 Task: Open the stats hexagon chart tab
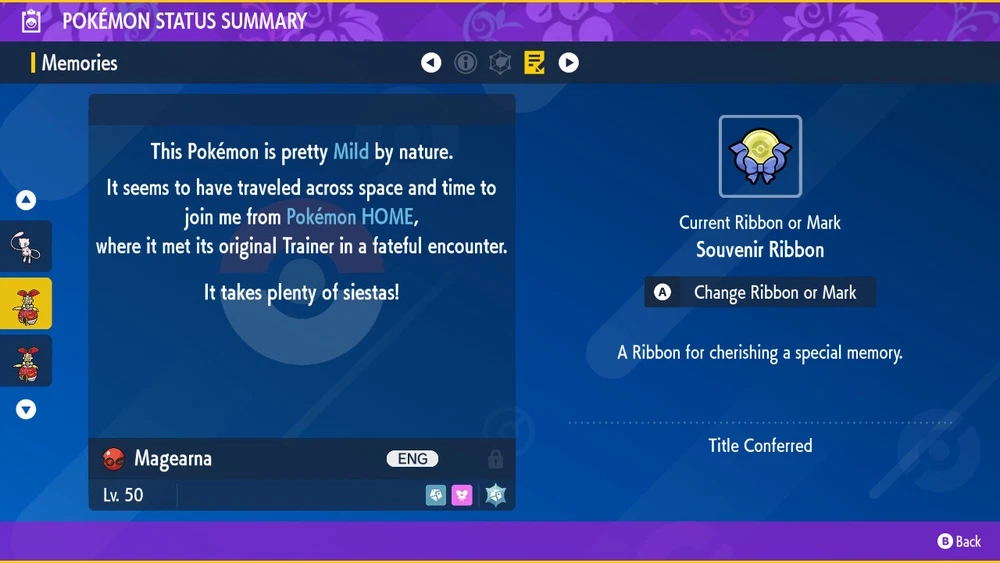point(500,63)
